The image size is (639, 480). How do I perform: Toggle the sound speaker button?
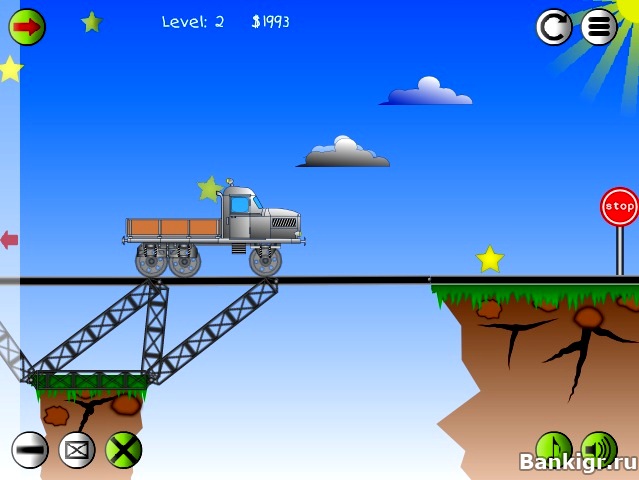pyautogui.click(x=598, y=449)
